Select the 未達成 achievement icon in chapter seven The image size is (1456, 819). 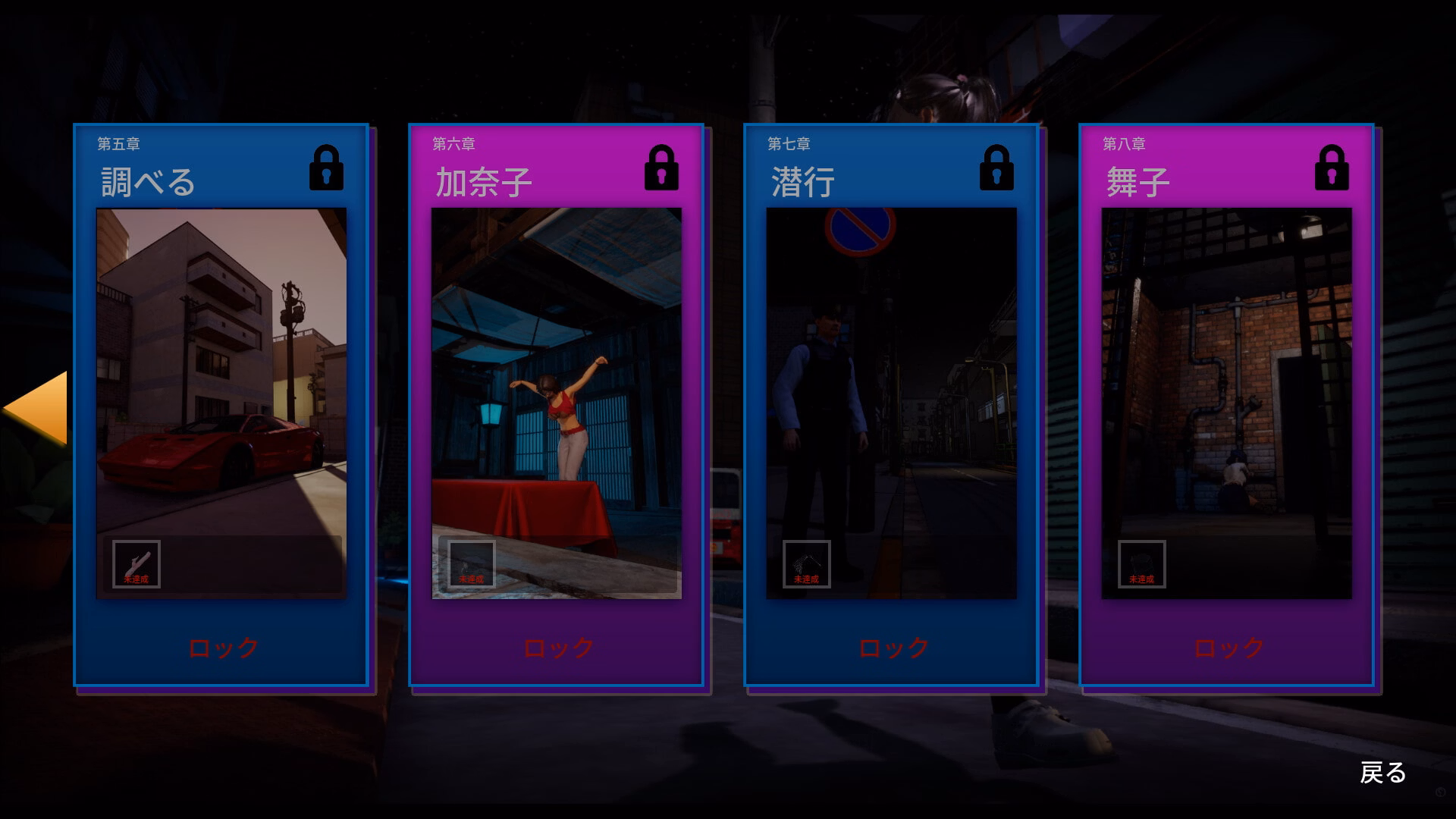coord(807,563)
